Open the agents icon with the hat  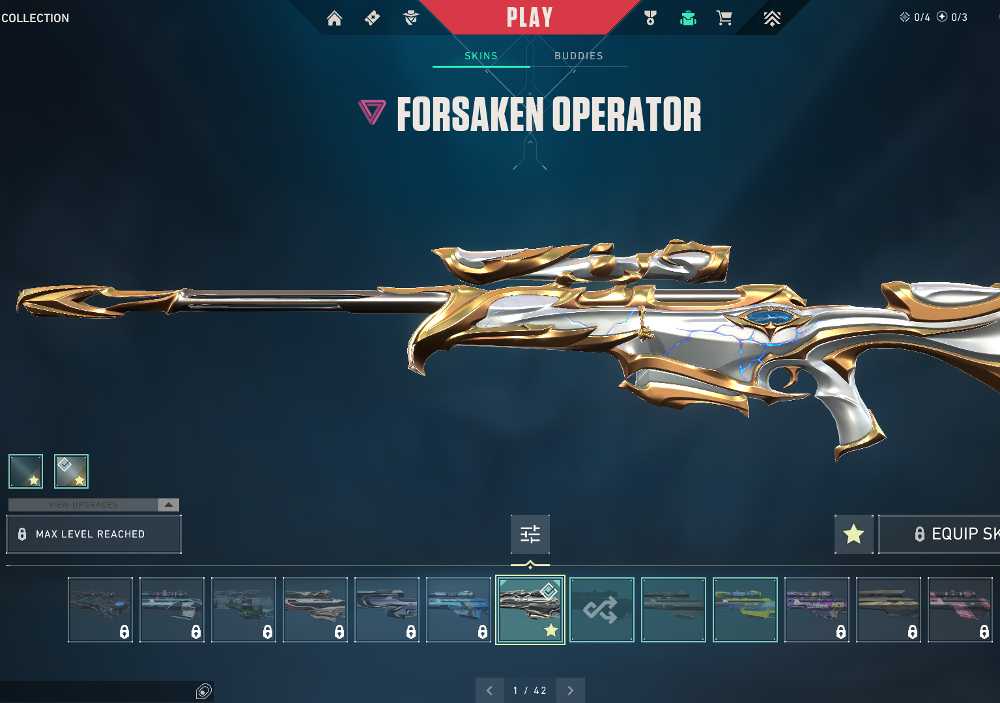[x=410, y=18]
